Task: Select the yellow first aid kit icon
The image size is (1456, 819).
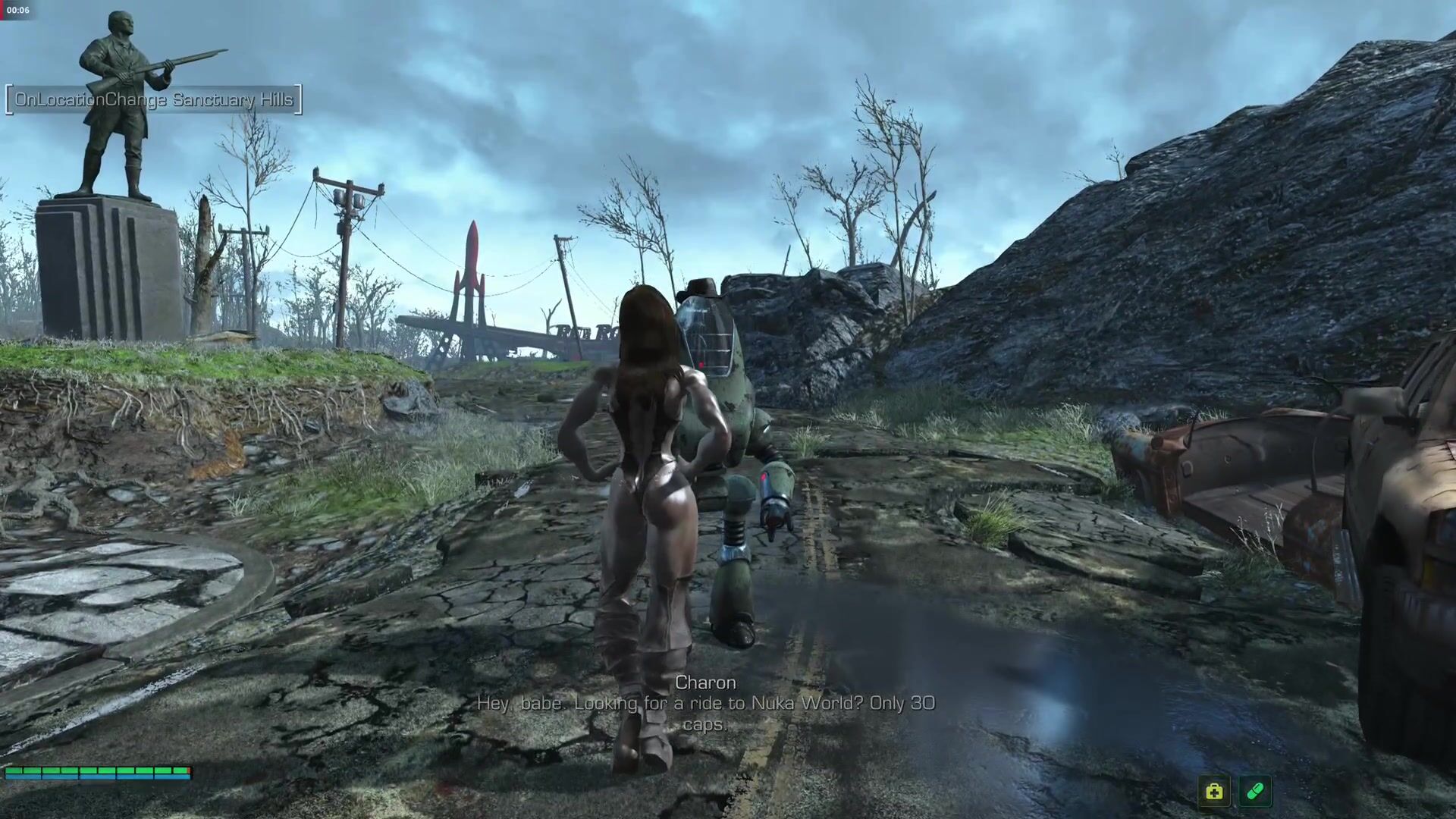Action: 1214,792
